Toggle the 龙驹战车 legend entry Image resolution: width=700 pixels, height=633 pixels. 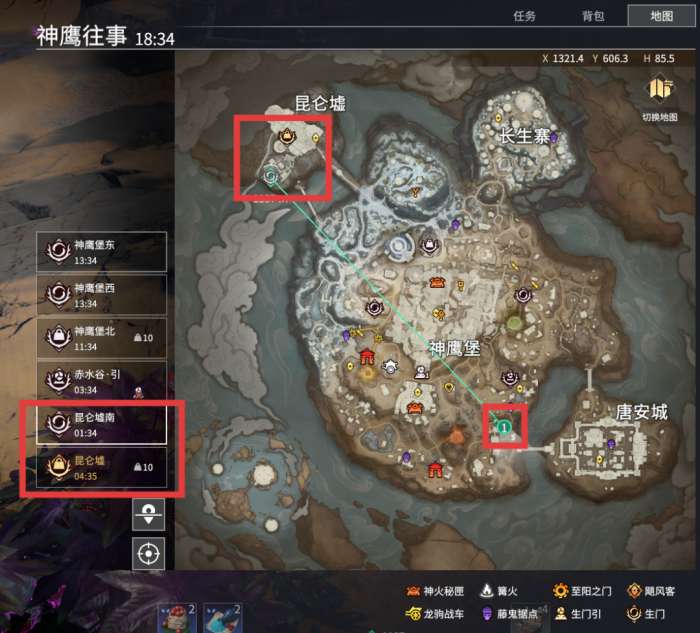click(x=437, y=613)
